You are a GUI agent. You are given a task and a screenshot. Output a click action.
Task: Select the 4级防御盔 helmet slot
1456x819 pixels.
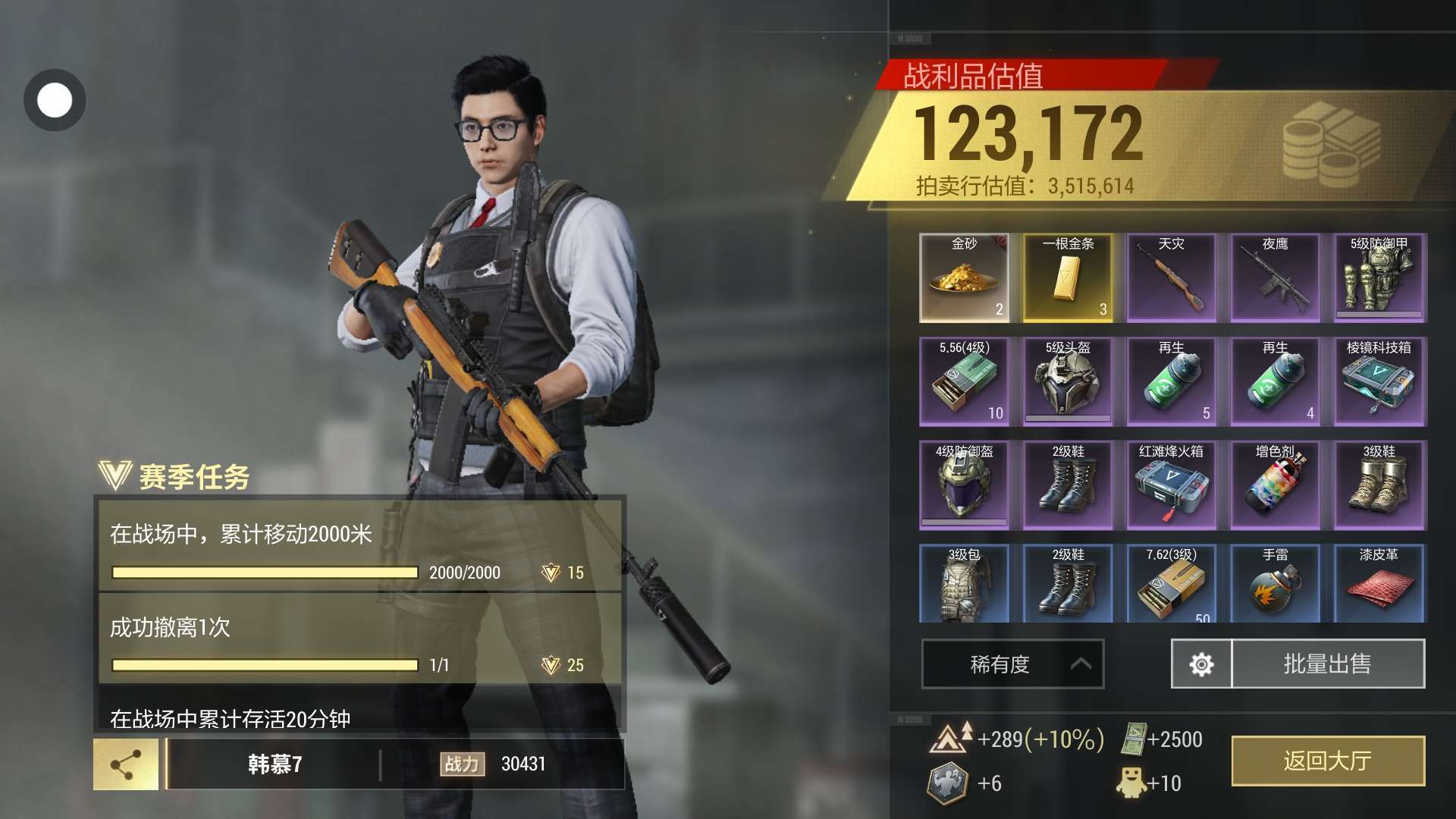[x=964, y=485]
